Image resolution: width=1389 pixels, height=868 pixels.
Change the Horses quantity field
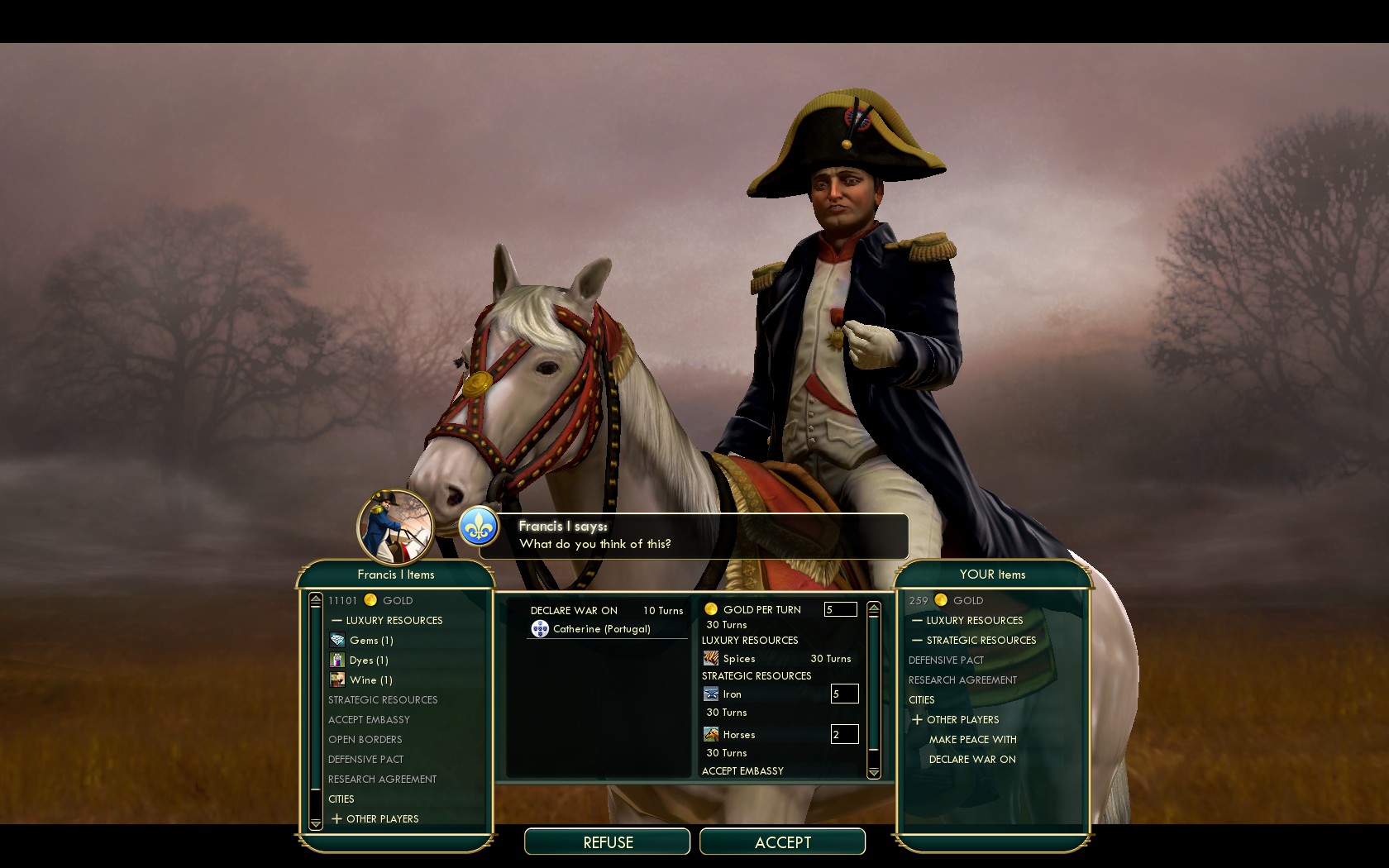(x=844, y=734)
